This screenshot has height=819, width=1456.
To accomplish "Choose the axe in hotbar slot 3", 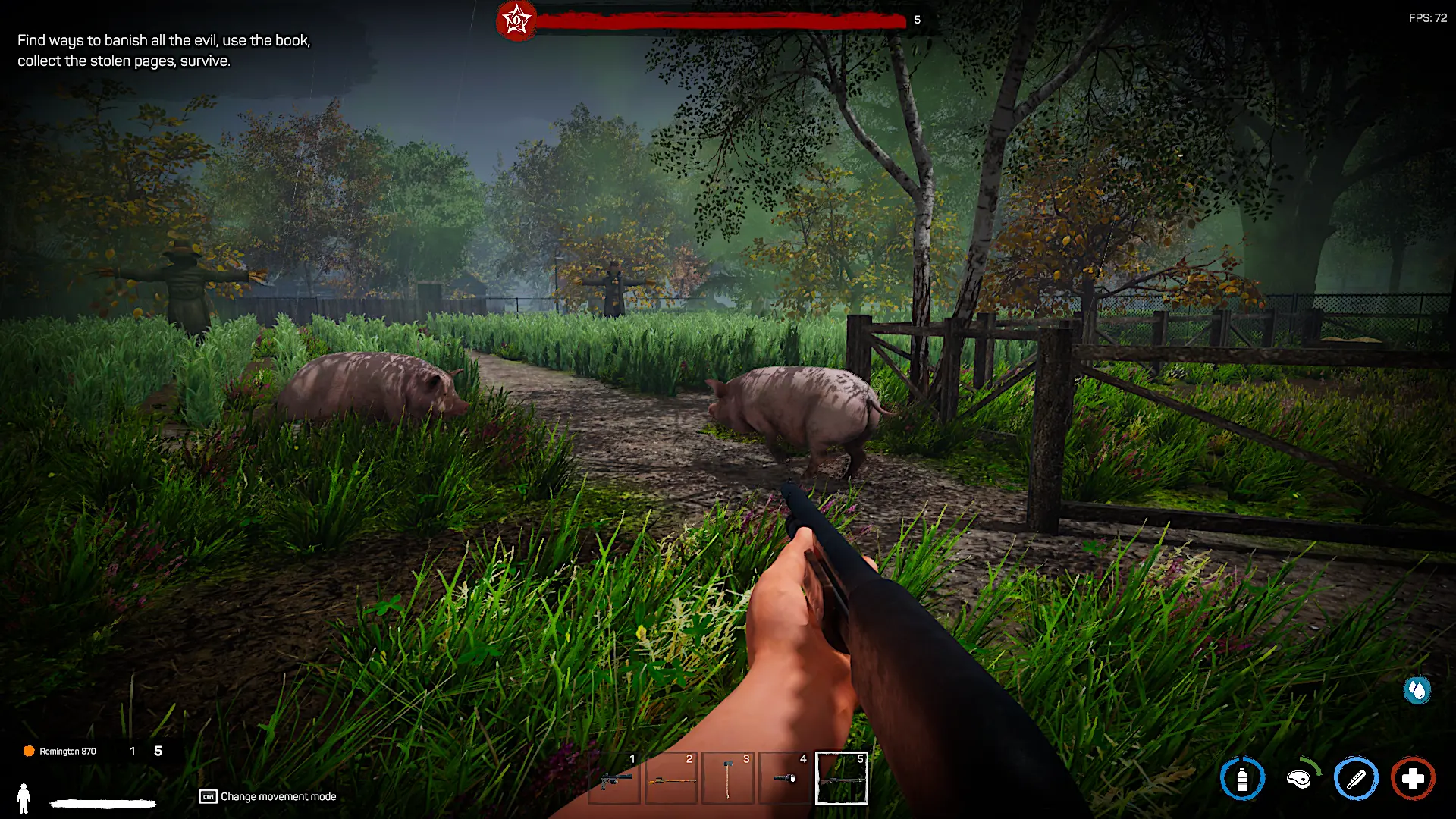I will pyautogui.click(x=728, y=779).
